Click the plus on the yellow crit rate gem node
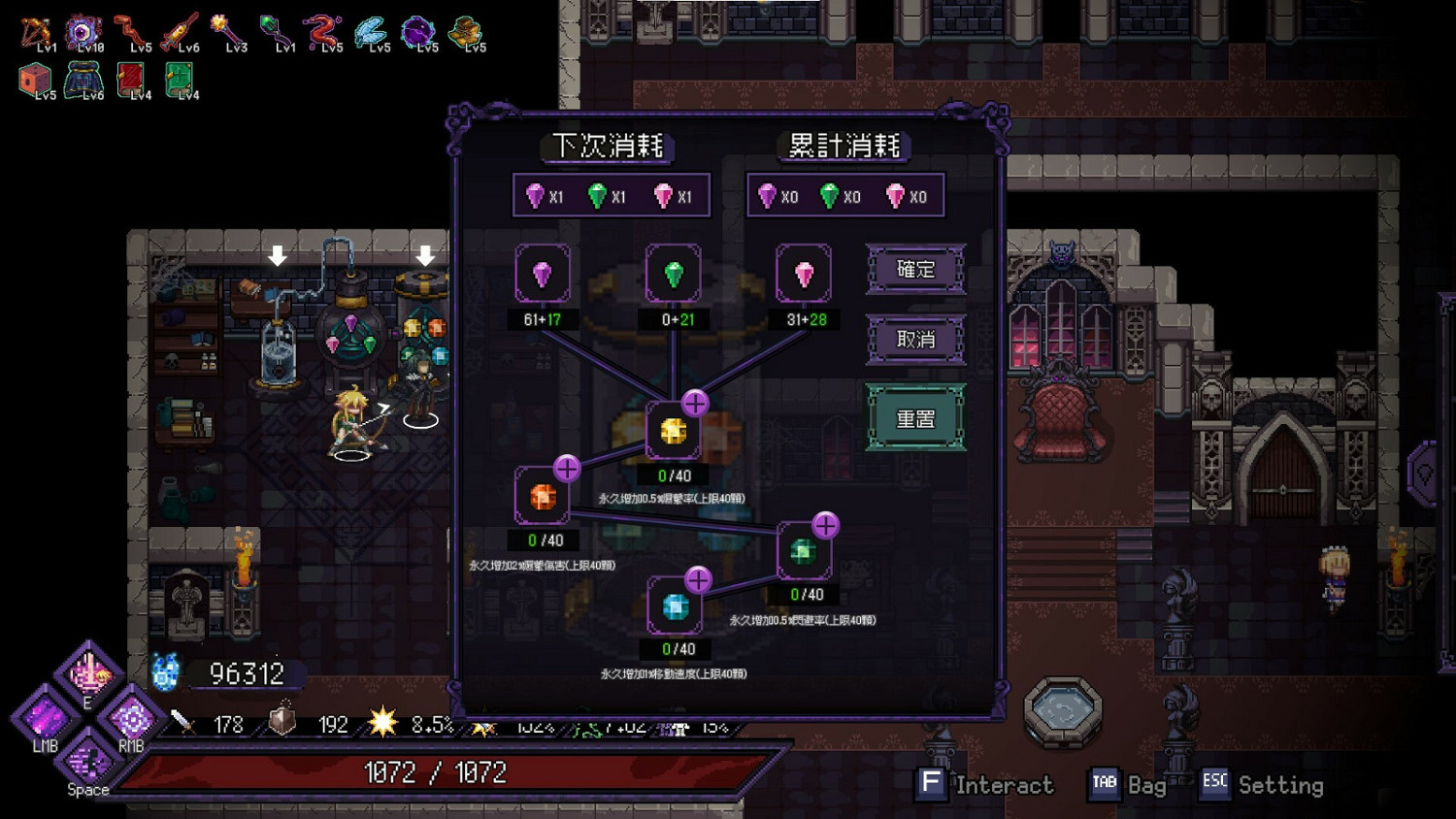Image resolution: width=1456 pixels, height=819 pixels. click(693, 403)
